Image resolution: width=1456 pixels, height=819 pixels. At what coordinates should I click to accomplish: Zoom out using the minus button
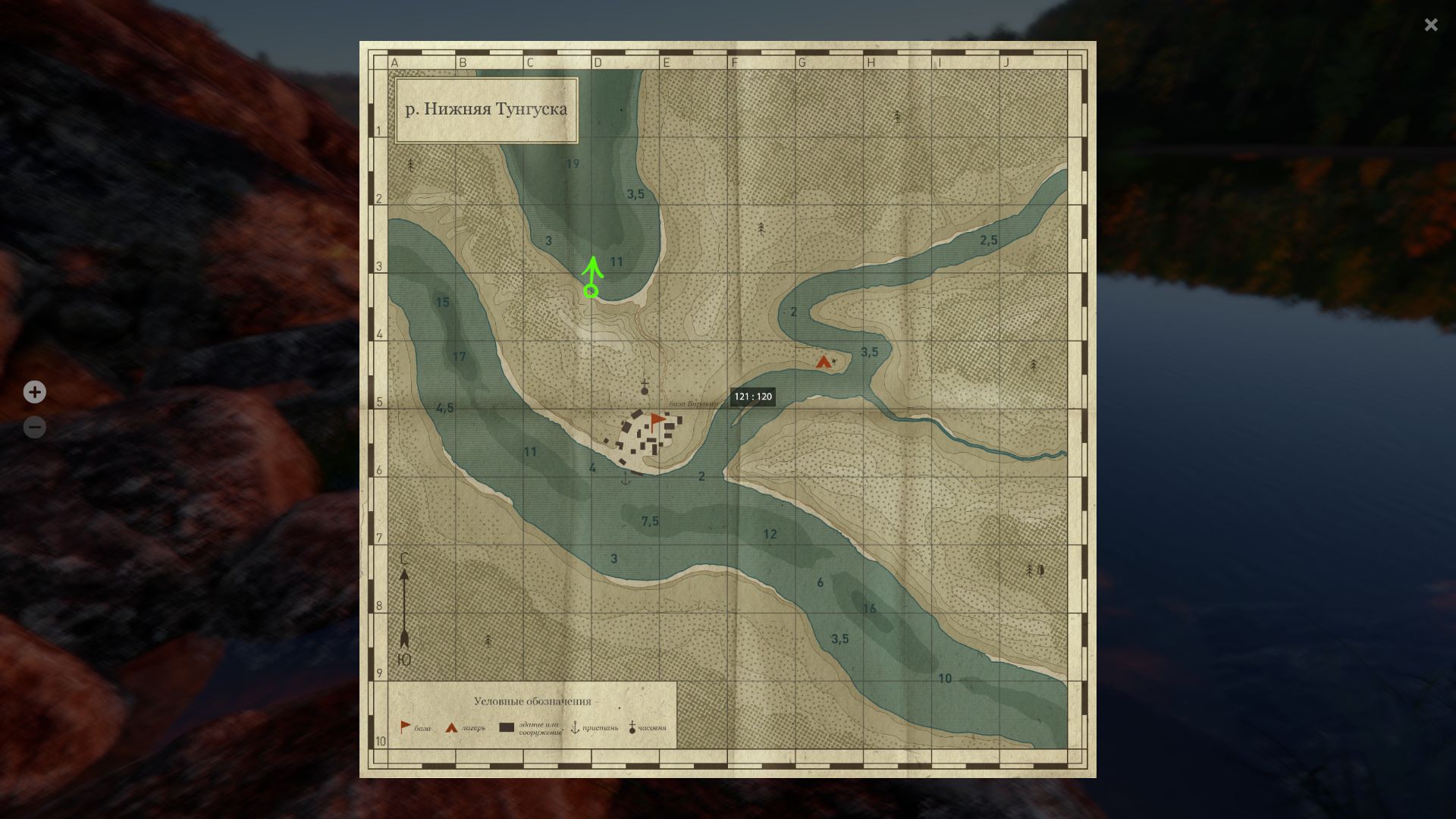34,427
